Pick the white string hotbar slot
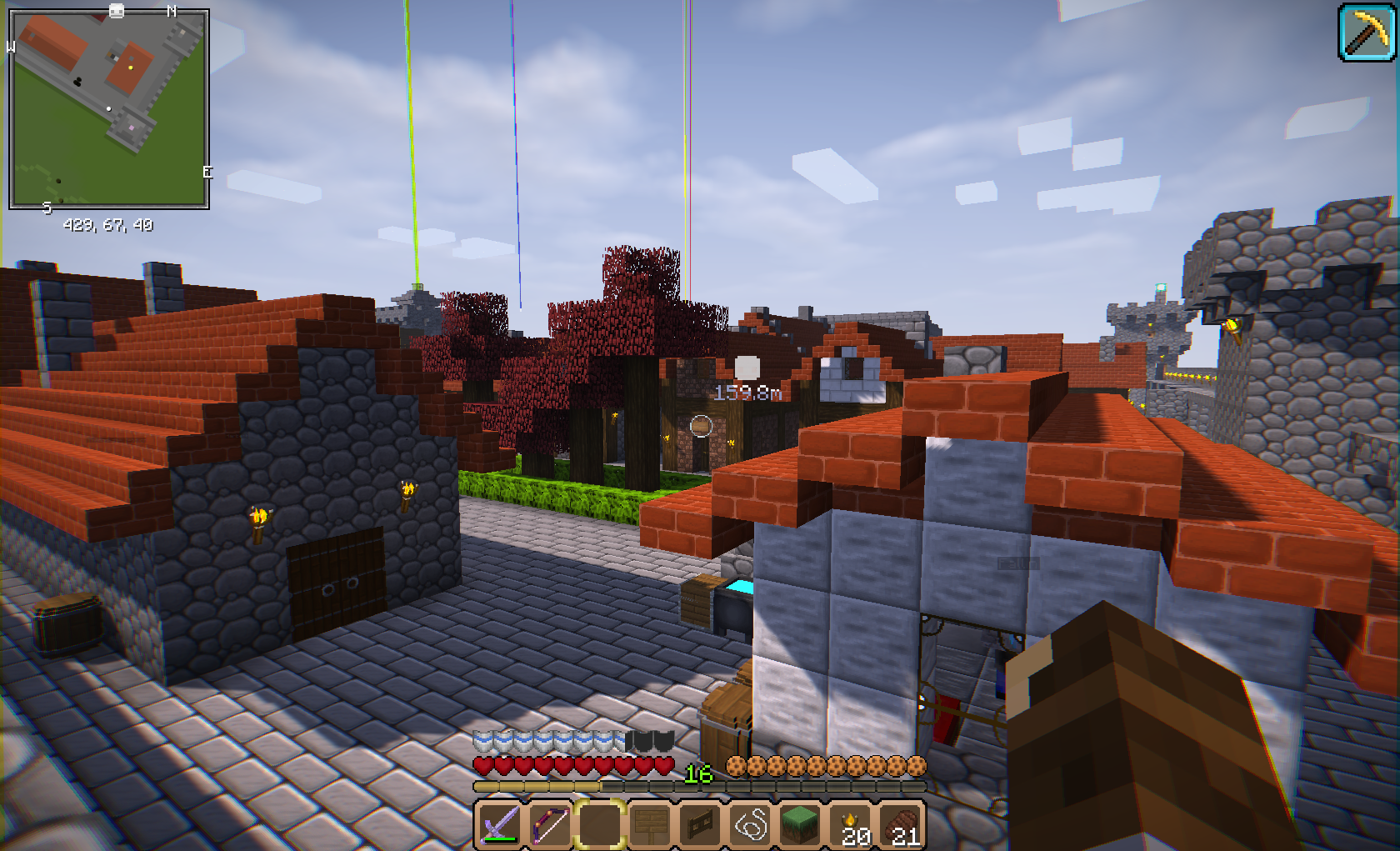This screenshot has height=851, width=1400. (750, 824)
